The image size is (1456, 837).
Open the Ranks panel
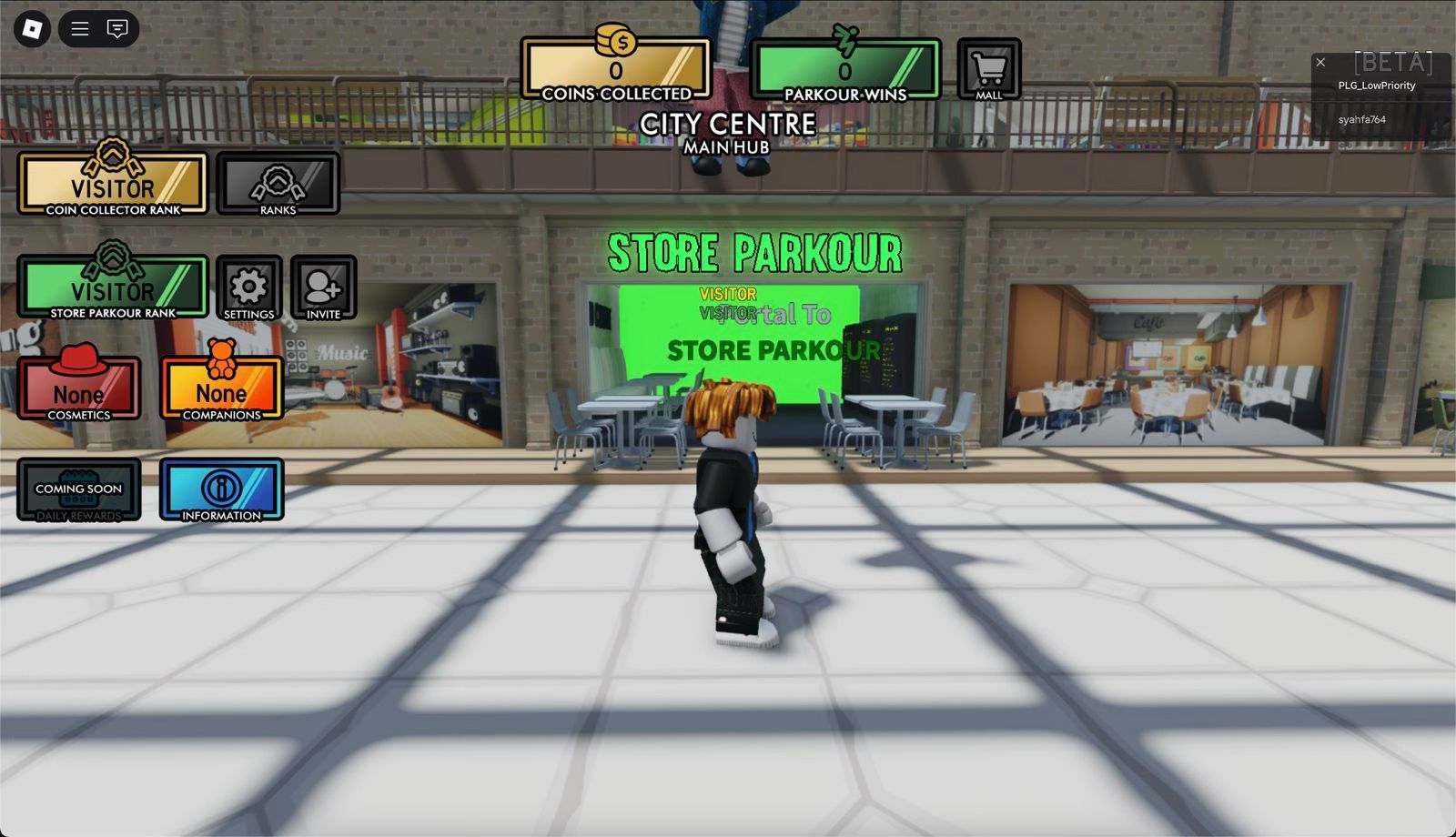pos(278,185)
